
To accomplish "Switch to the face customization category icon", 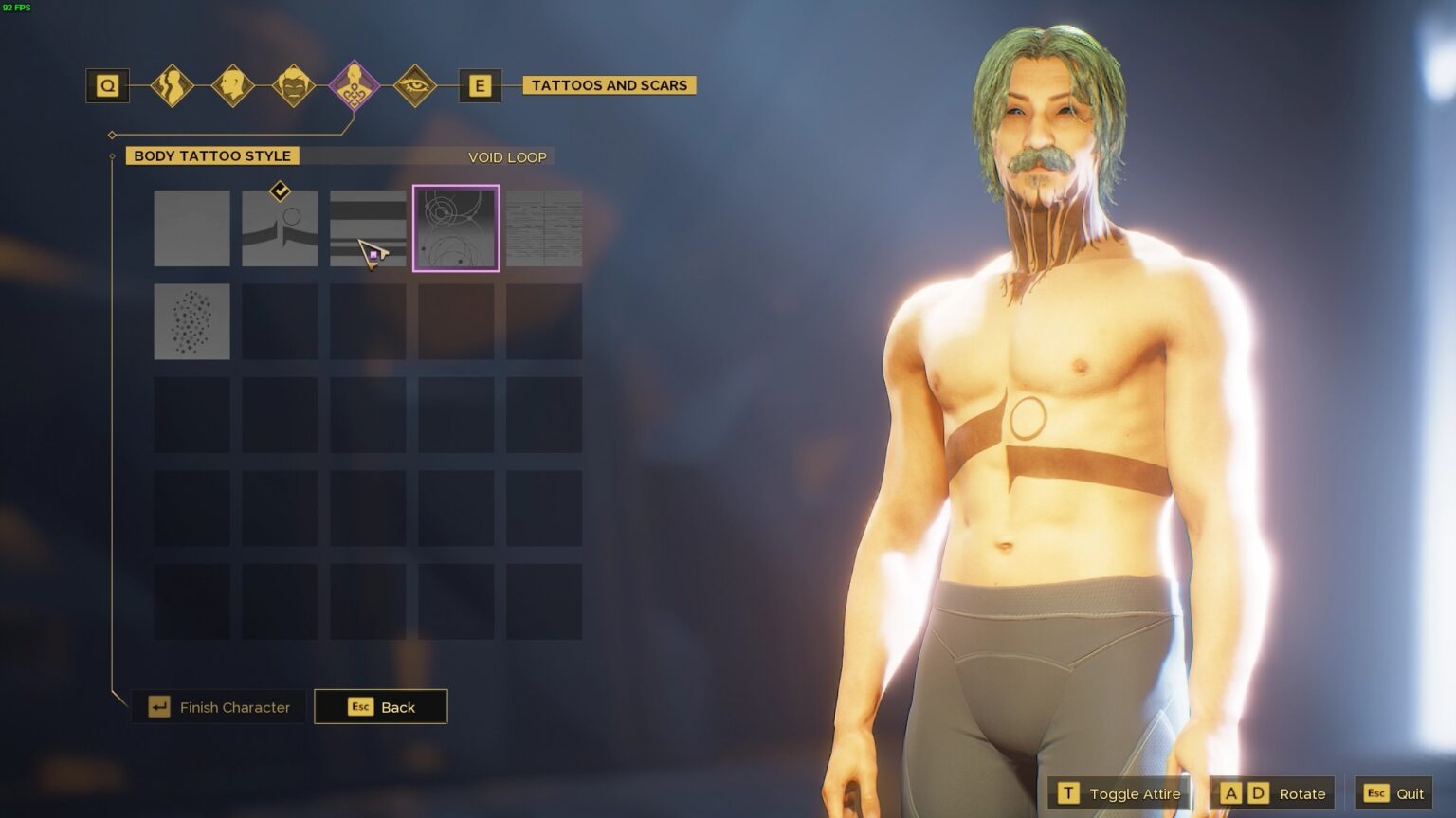I will [x=294, y=85].
